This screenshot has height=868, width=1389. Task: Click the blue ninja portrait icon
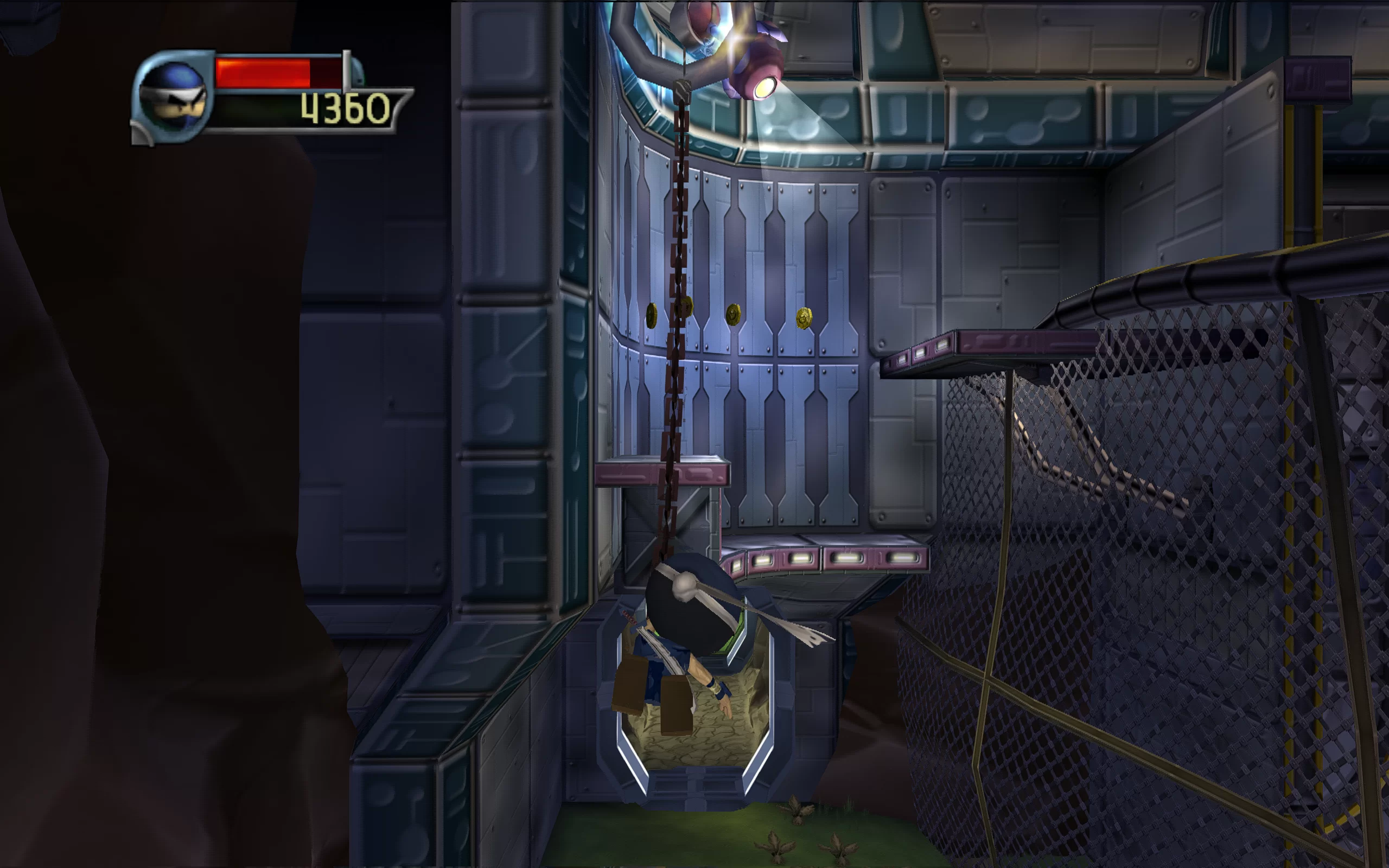173,97
